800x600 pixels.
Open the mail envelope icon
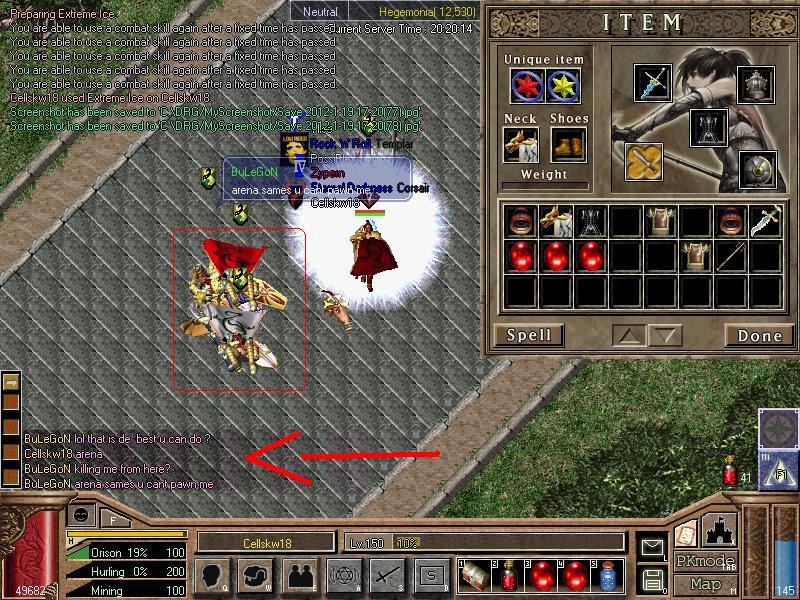pos(653,547)
